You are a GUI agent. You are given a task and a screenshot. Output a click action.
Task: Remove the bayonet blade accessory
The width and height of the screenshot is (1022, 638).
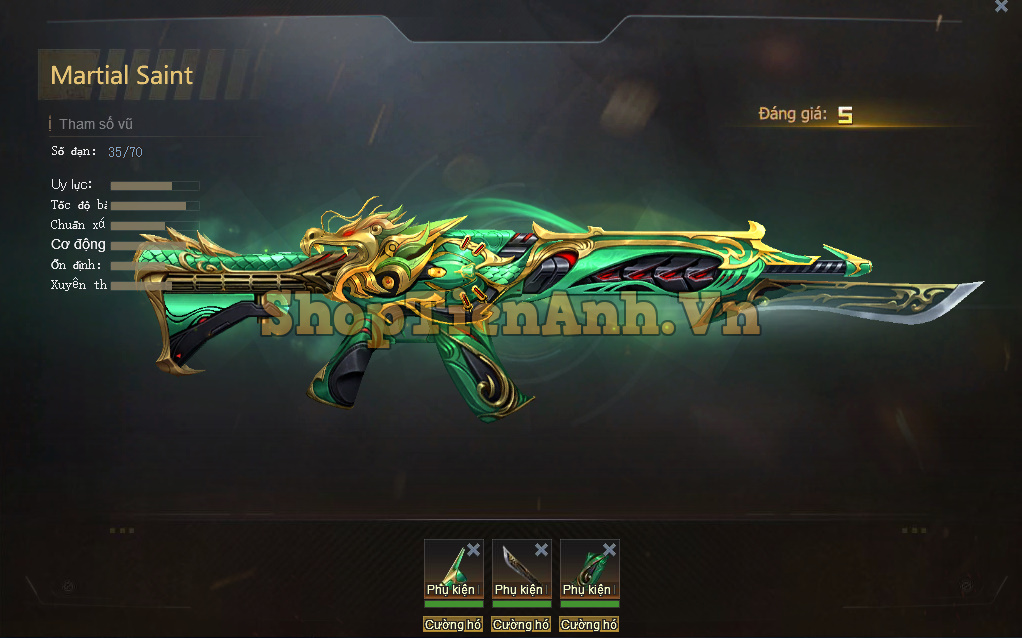541,550
